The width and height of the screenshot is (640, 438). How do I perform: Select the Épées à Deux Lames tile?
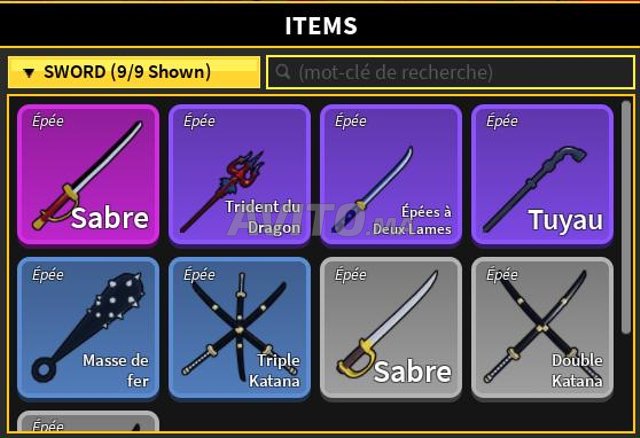pyautogui.click(x=391, y=174)
